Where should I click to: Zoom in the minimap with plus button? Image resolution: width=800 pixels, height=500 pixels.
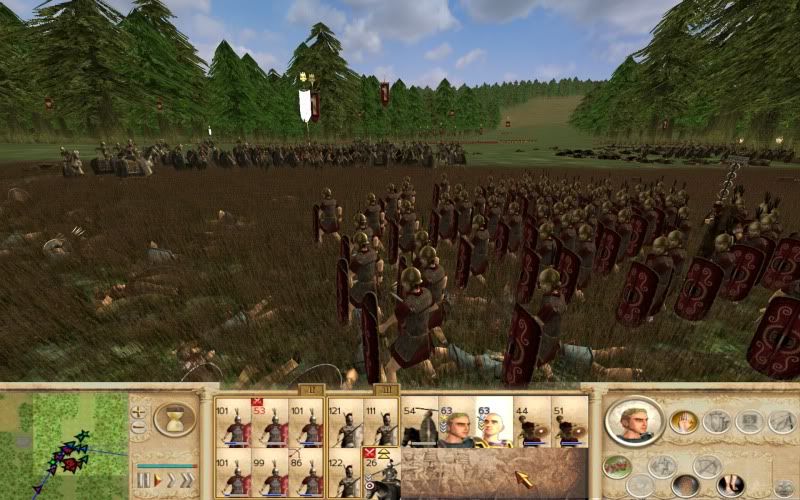click(x=139, y=410)
